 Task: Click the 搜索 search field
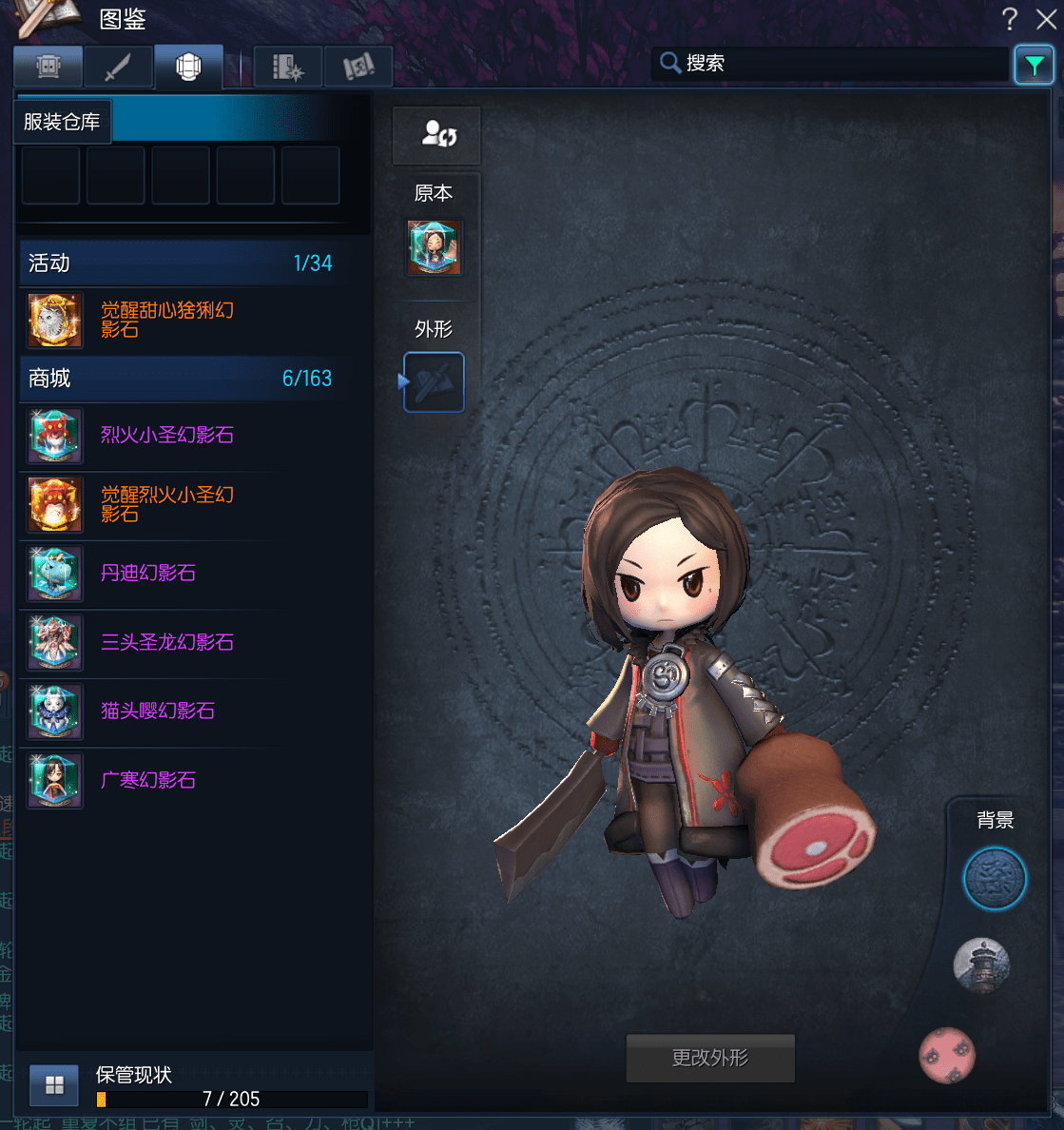(x=837, y=64)
